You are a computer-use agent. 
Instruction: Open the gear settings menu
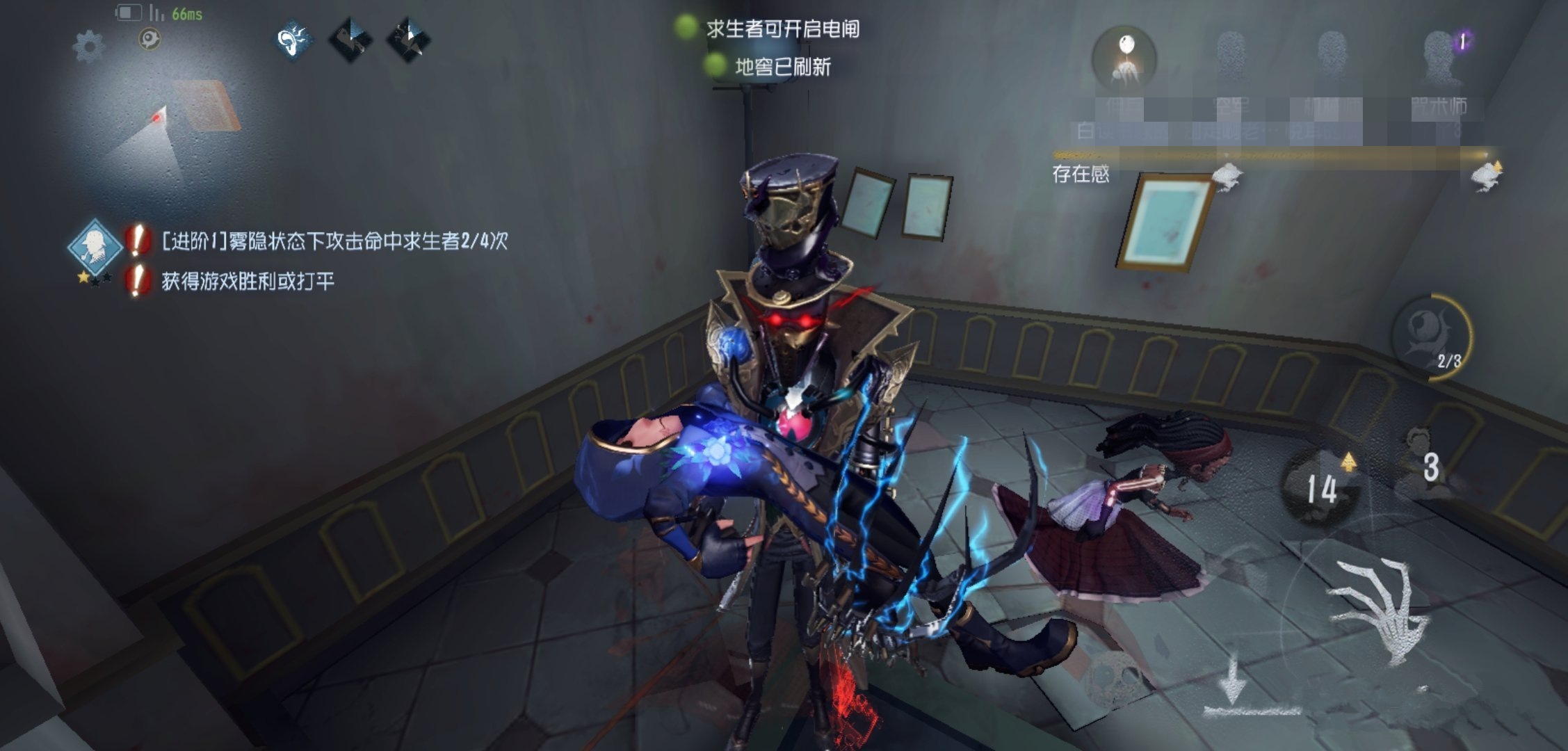tap(88, 47)
